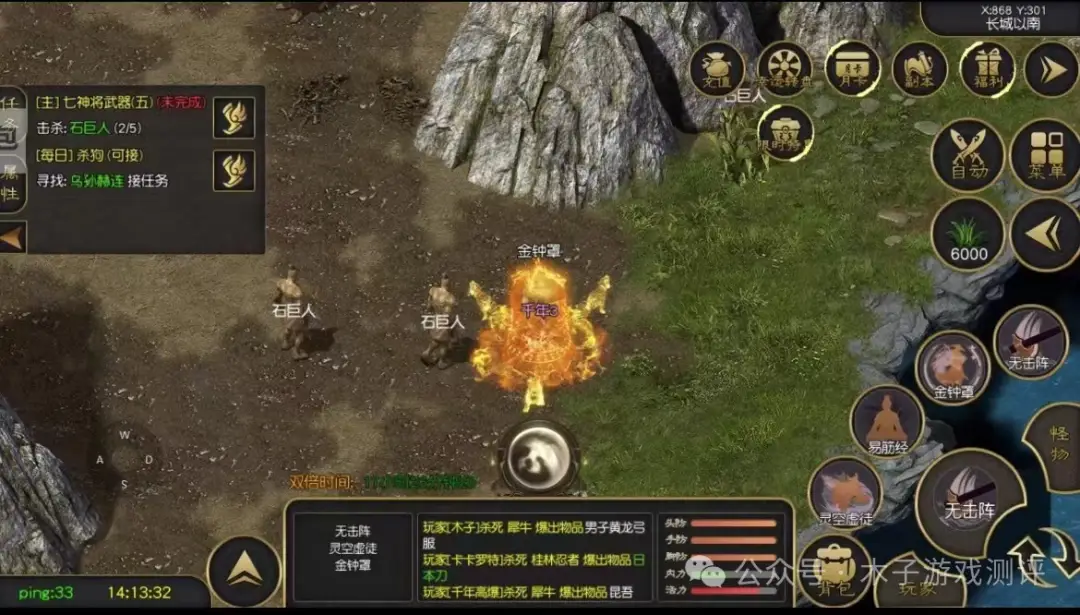Screen dimensions: 1080x615
Task: Open the 月卡 monthly card icon
Action: click(x=852, y=68)
